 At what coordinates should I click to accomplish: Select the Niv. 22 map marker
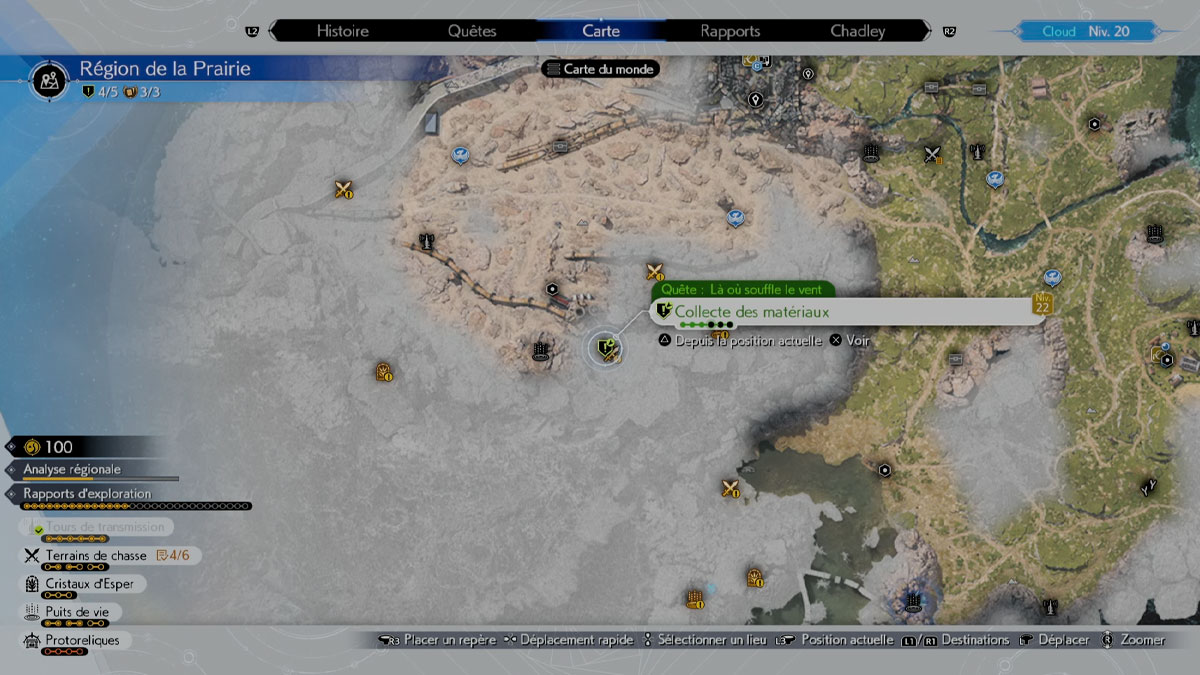[x=1044, y=303]
